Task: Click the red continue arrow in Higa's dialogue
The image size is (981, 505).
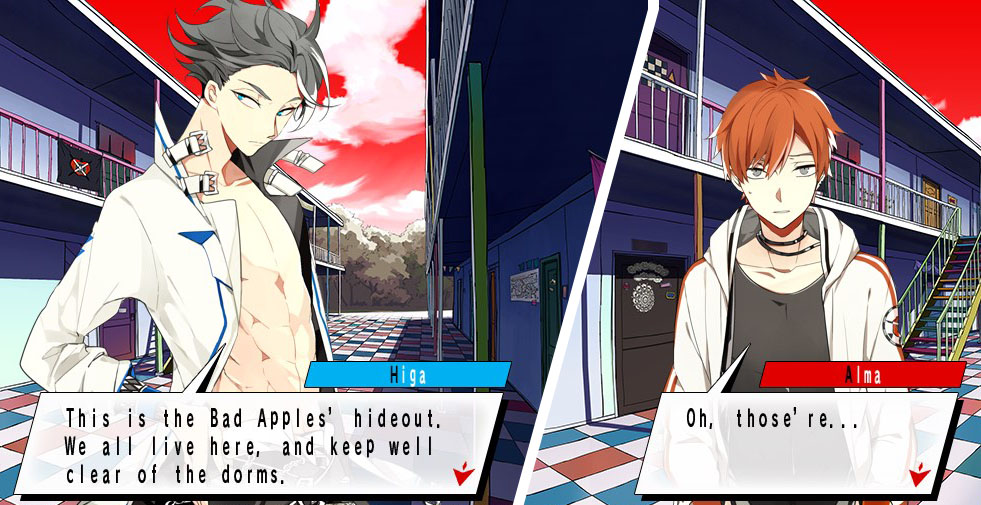Action: 461,474
